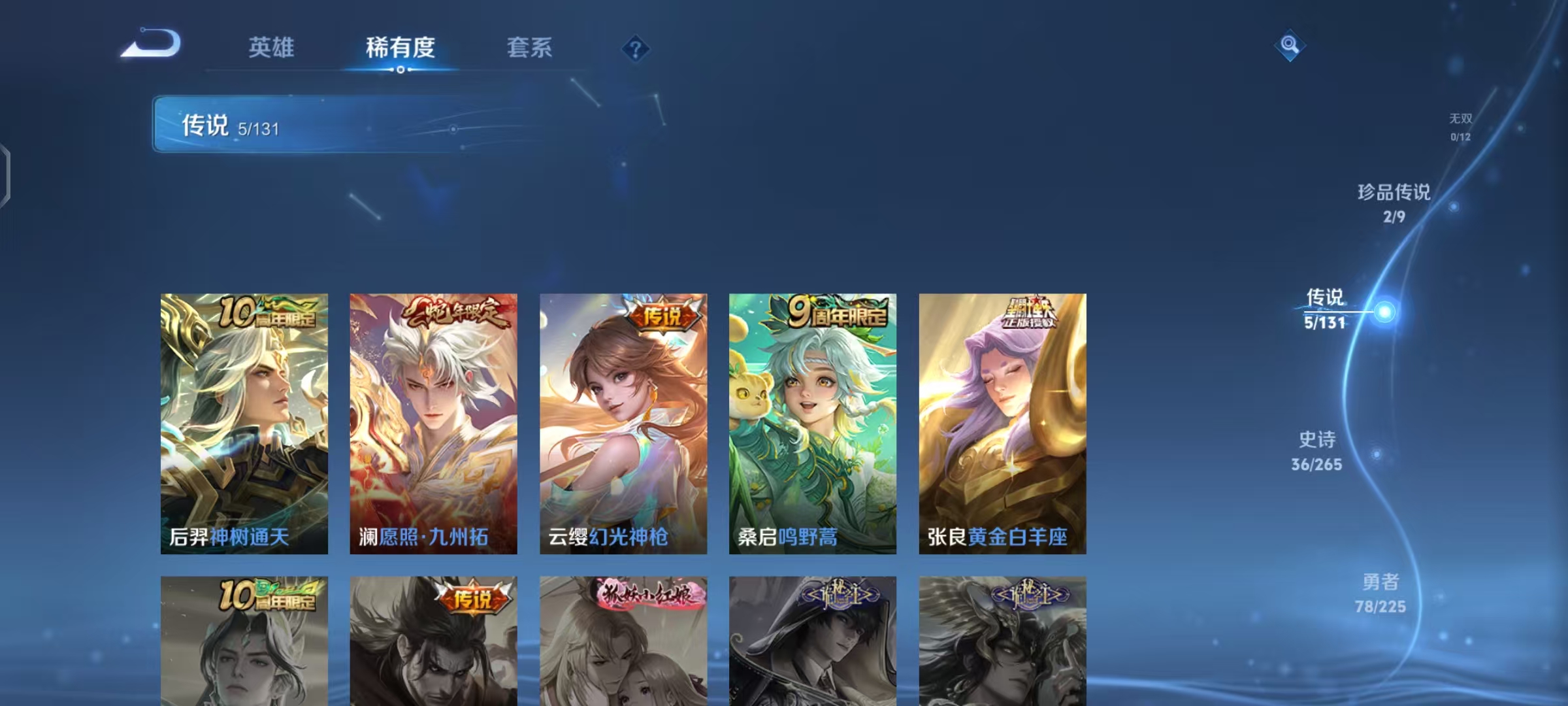Viewport: 1568px width, 706px height.
Task: Select the 稀有度 tab
Action: point(400,48)
